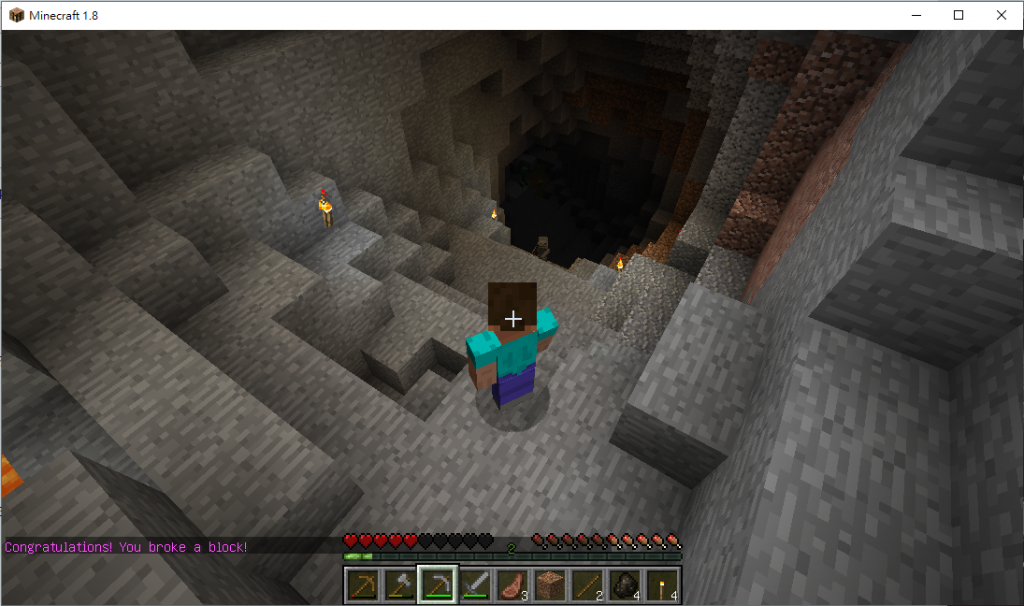Close the Minecraft window
The image size is (1024, 606).
pos(1001,15)
